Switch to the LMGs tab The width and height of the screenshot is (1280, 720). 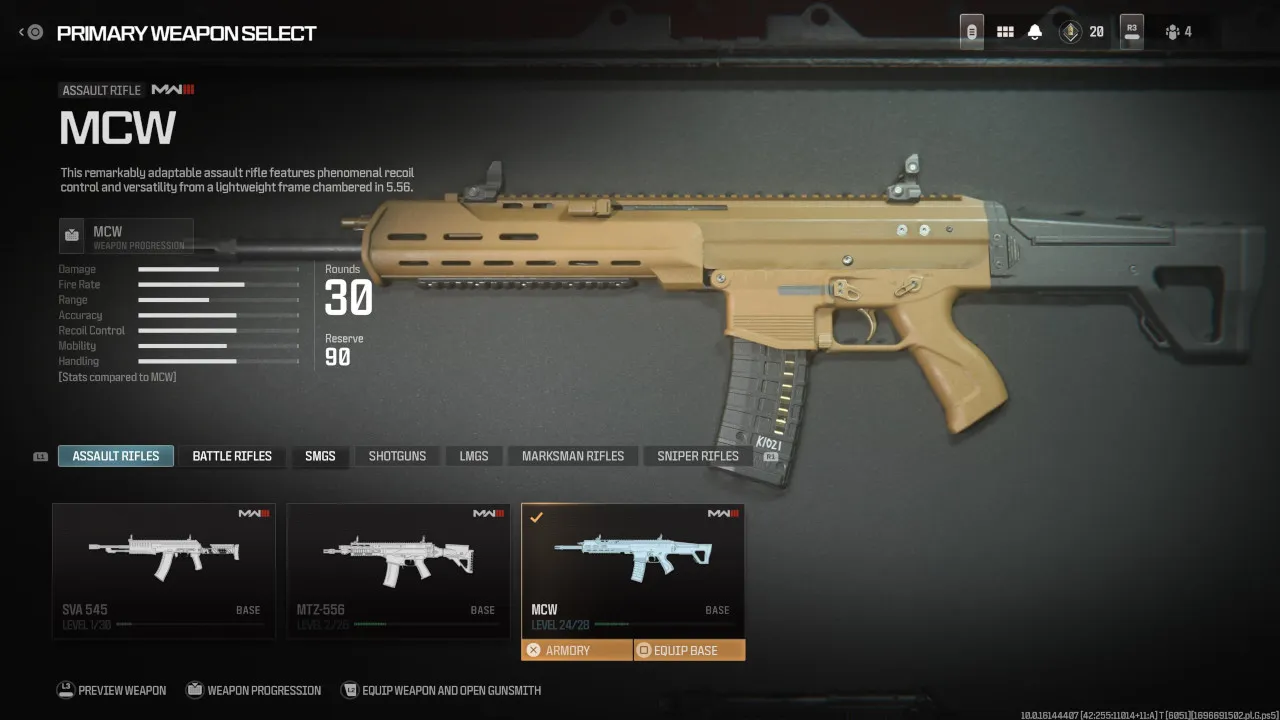(474, 456)
